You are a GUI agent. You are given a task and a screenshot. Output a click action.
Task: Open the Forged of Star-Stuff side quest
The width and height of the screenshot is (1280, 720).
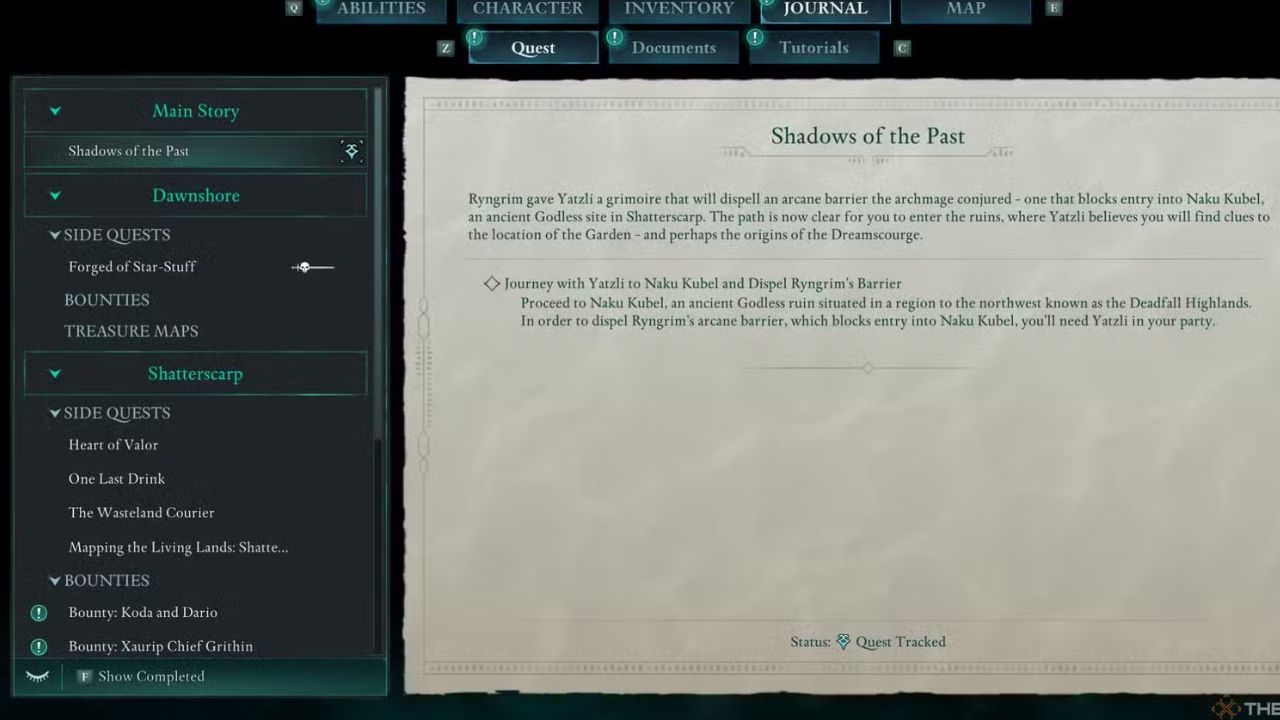click(x=132, y=267)
